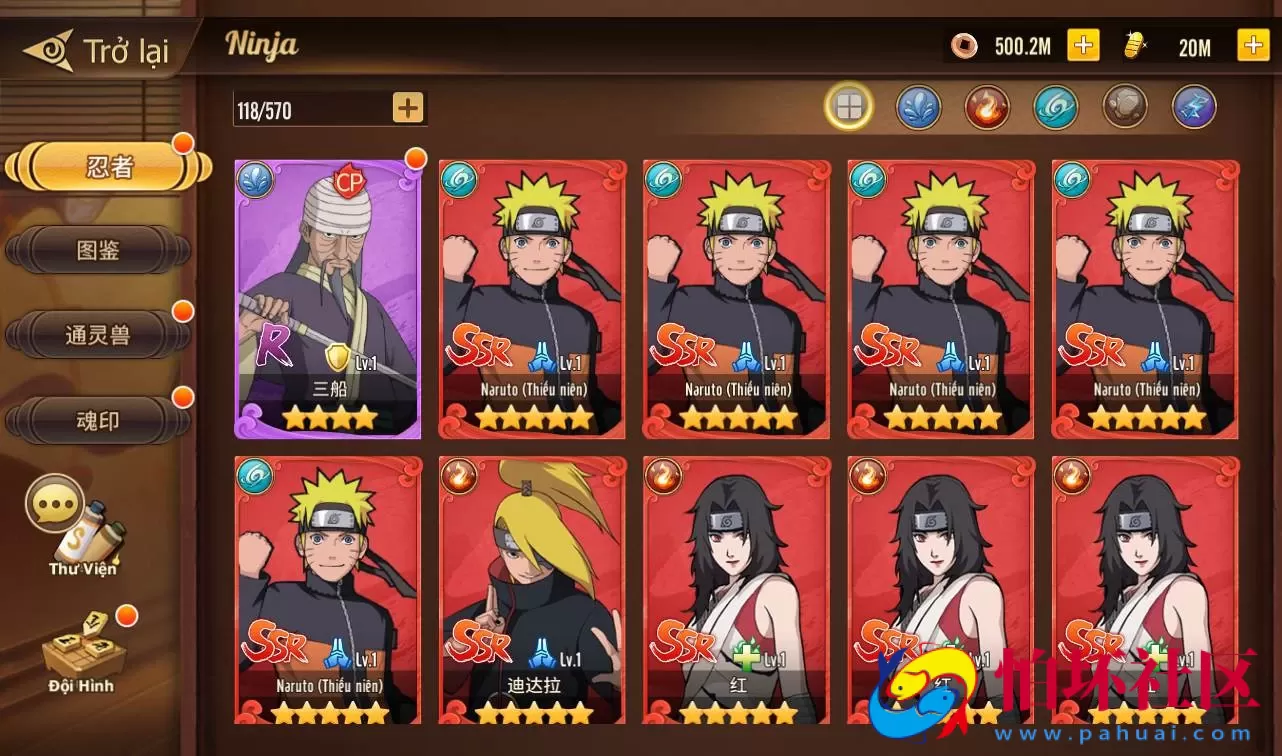
Task: Open the Đội Hình formation menu
Action: tap(82, 650)
